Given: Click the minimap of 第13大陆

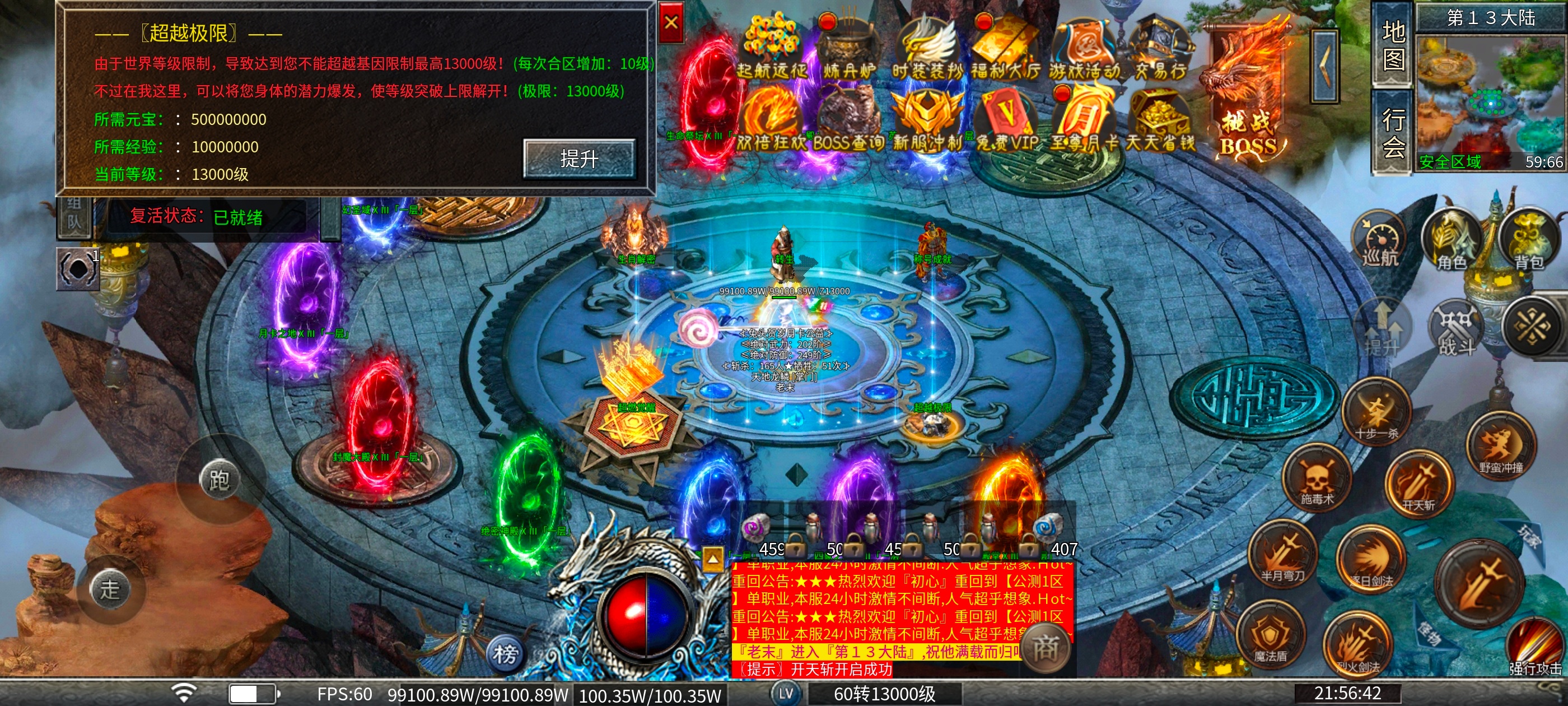Looking at the screenshot, I should coord(1490,100).
